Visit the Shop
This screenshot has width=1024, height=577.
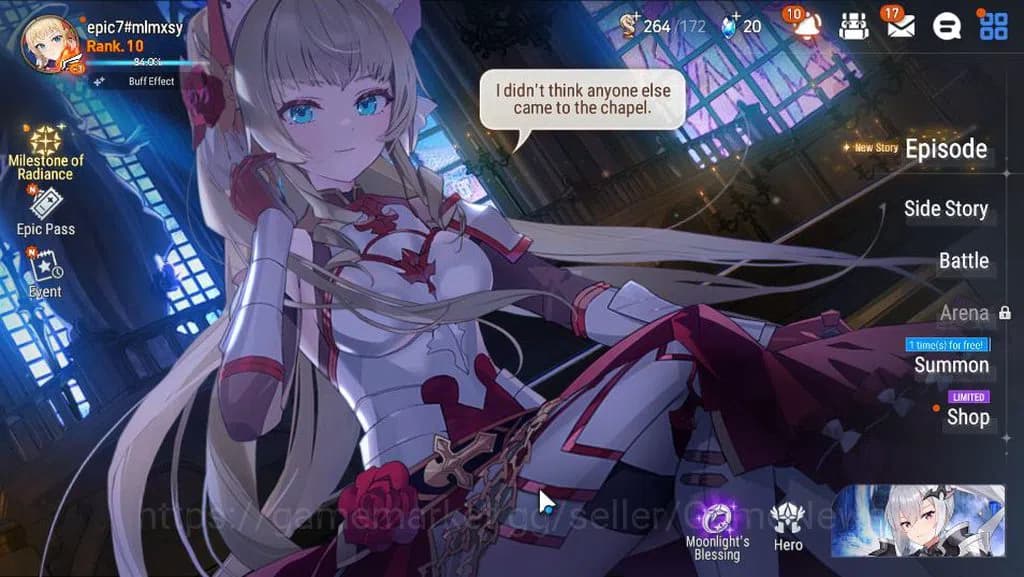click(967, 417)
